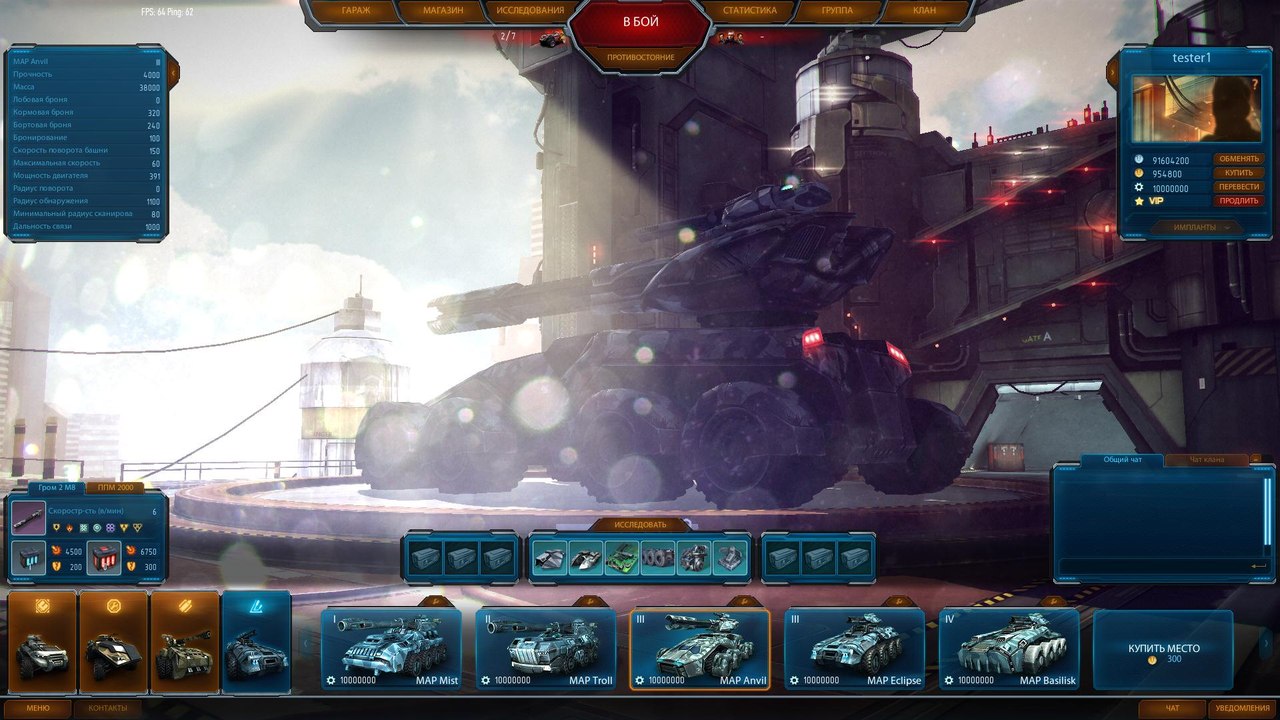Viewport: 1280px width, 720px height.
Task: Open the МЕНЮ button
Action: click(x=37, y=708)
